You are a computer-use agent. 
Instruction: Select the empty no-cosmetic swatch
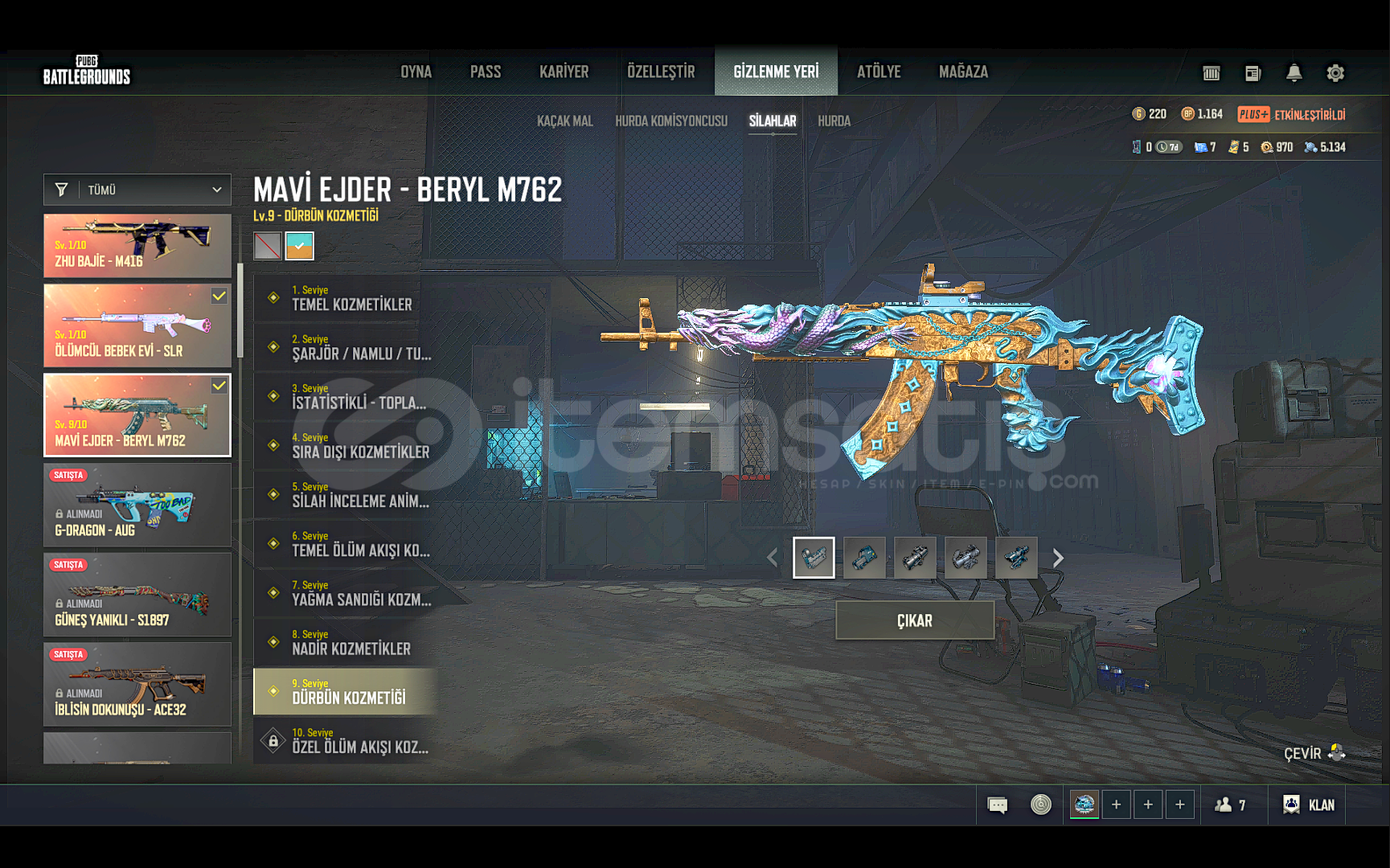click(268, 246)
